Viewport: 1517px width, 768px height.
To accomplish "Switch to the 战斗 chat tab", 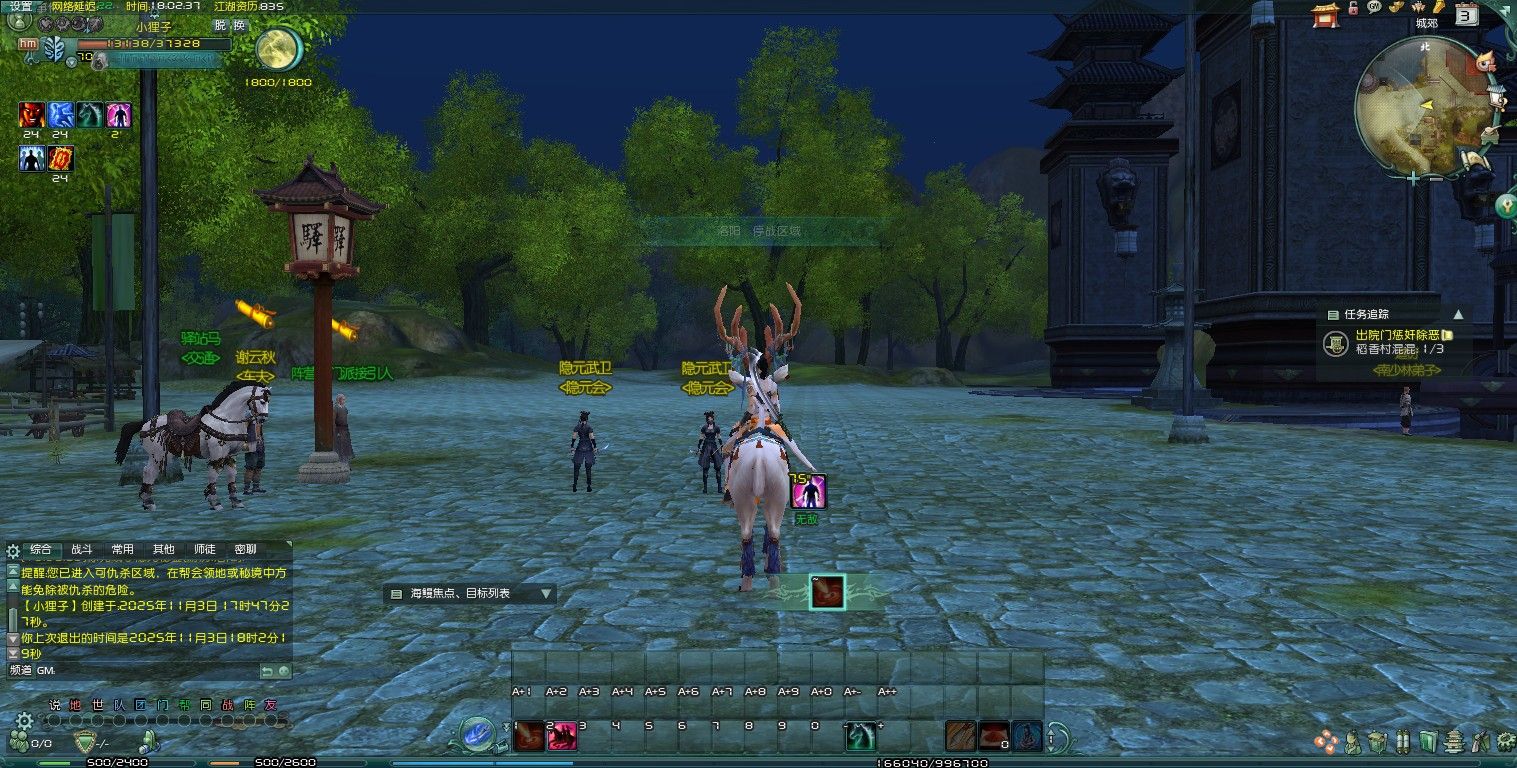I will click(x=81, y=549).
